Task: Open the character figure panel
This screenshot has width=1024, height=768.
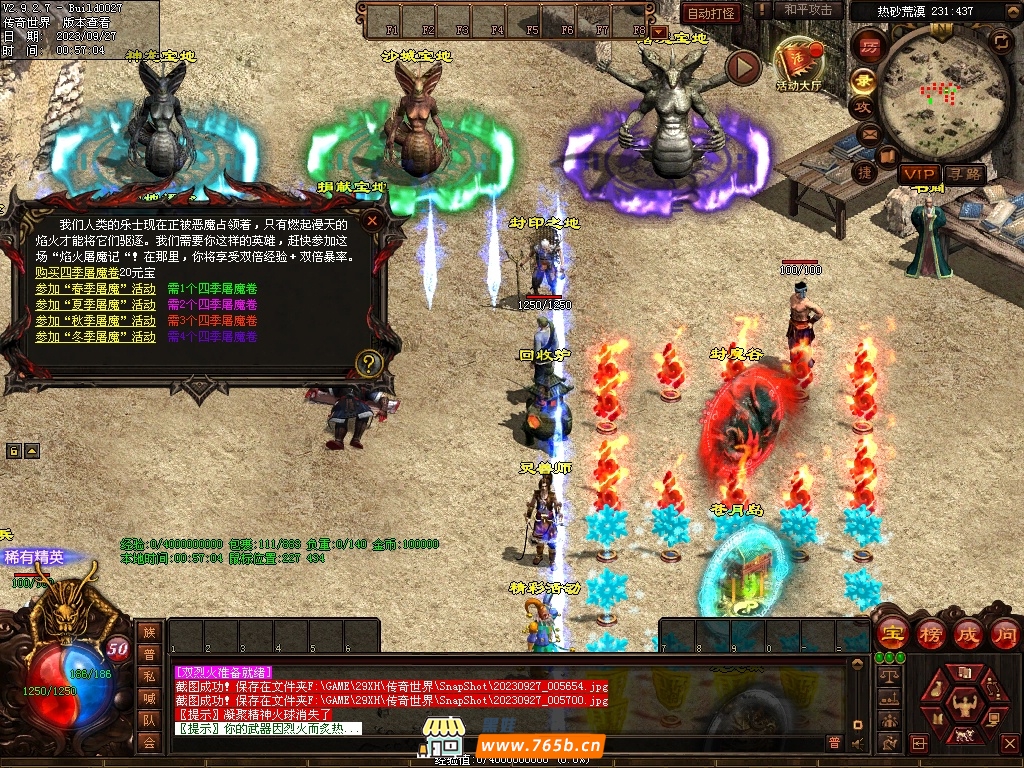Action: [x=965, y=709]
